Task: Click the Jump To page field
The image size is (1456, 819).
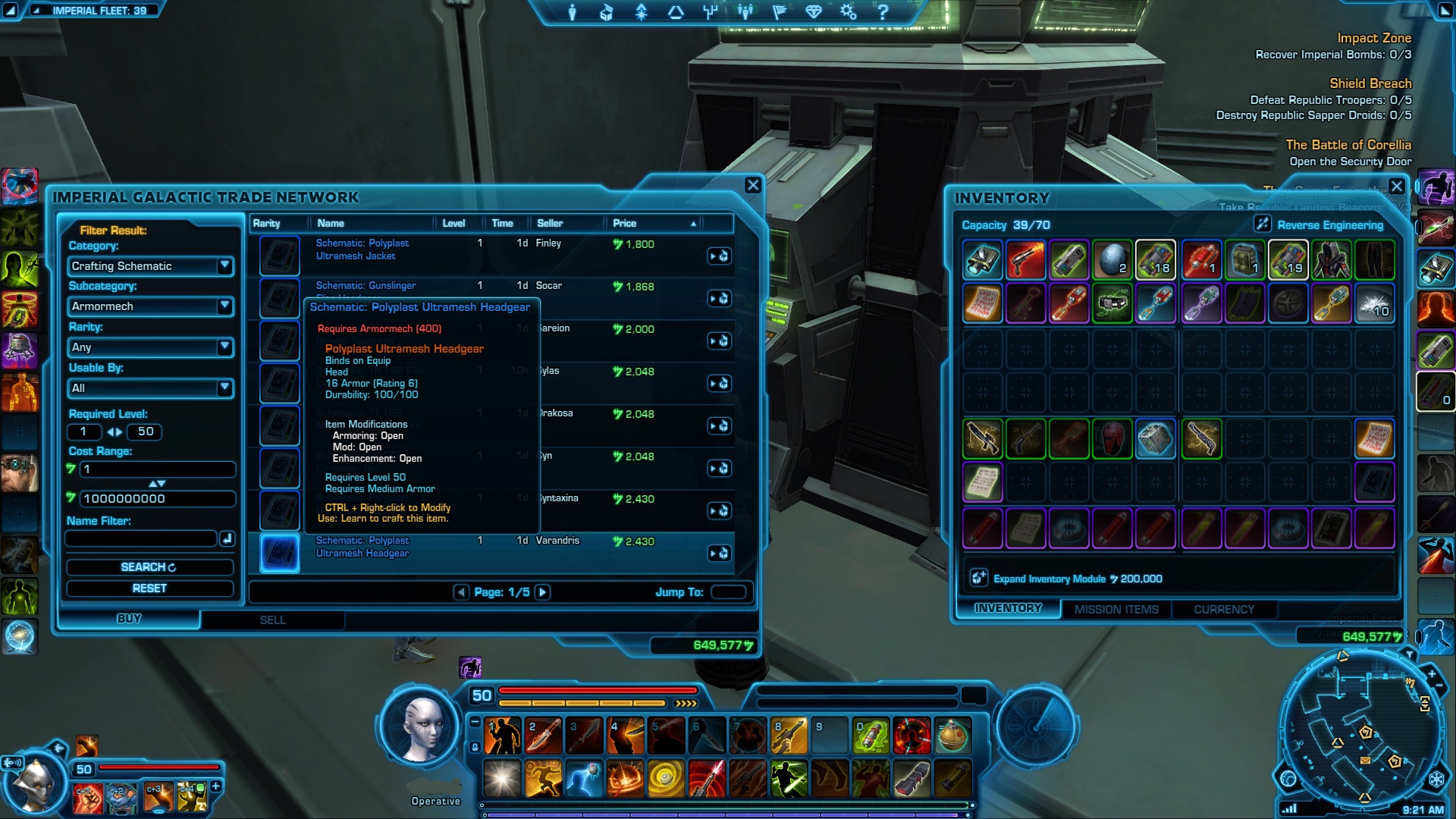Action: (x=729, y=592)
